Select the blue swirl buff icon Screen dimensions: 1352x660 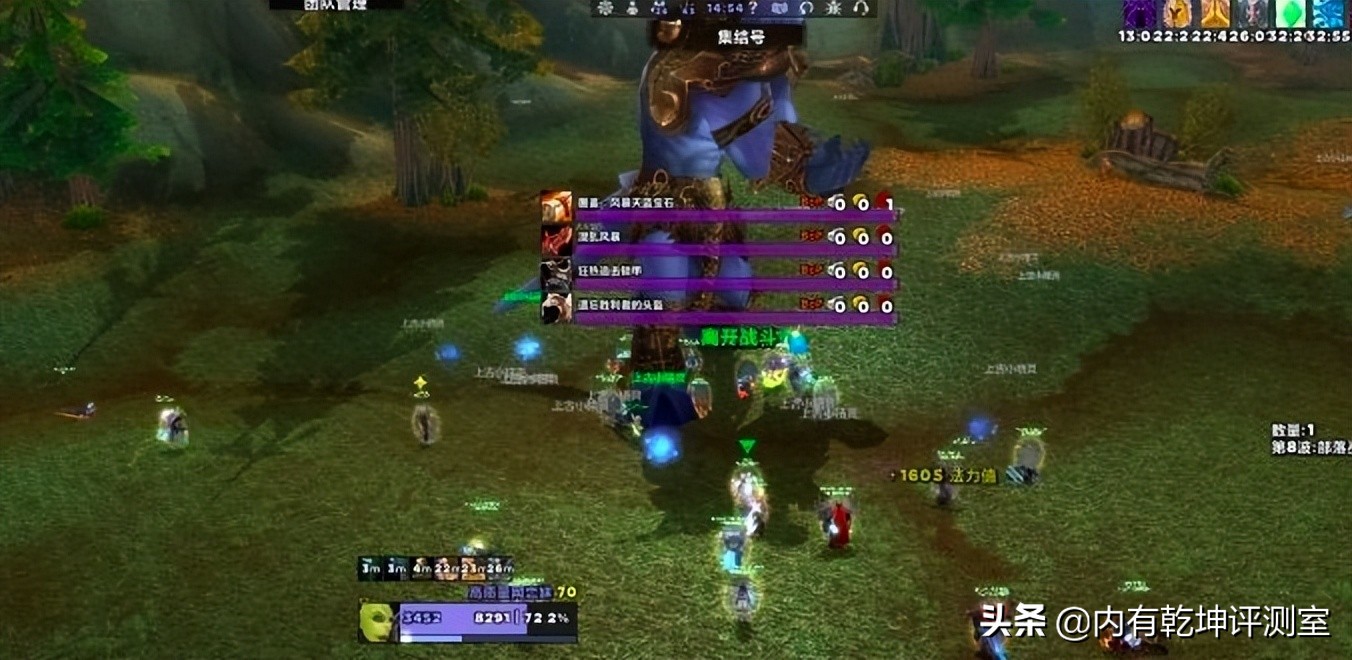(x=1328, y=13)
